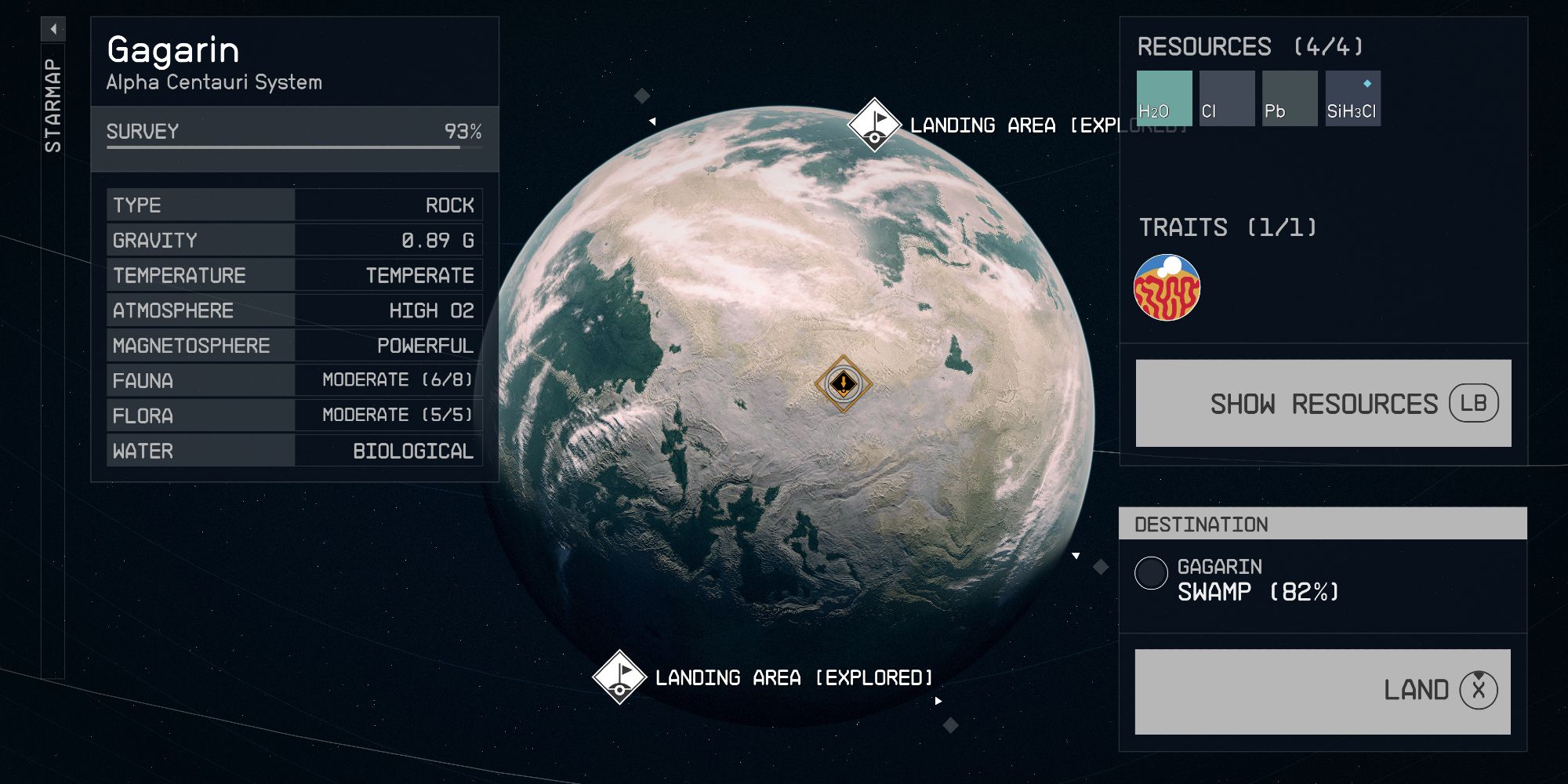This screenshot has height=784, width=1568.
Task: Select the H2O resource icon
Action: pos(1165,98)
